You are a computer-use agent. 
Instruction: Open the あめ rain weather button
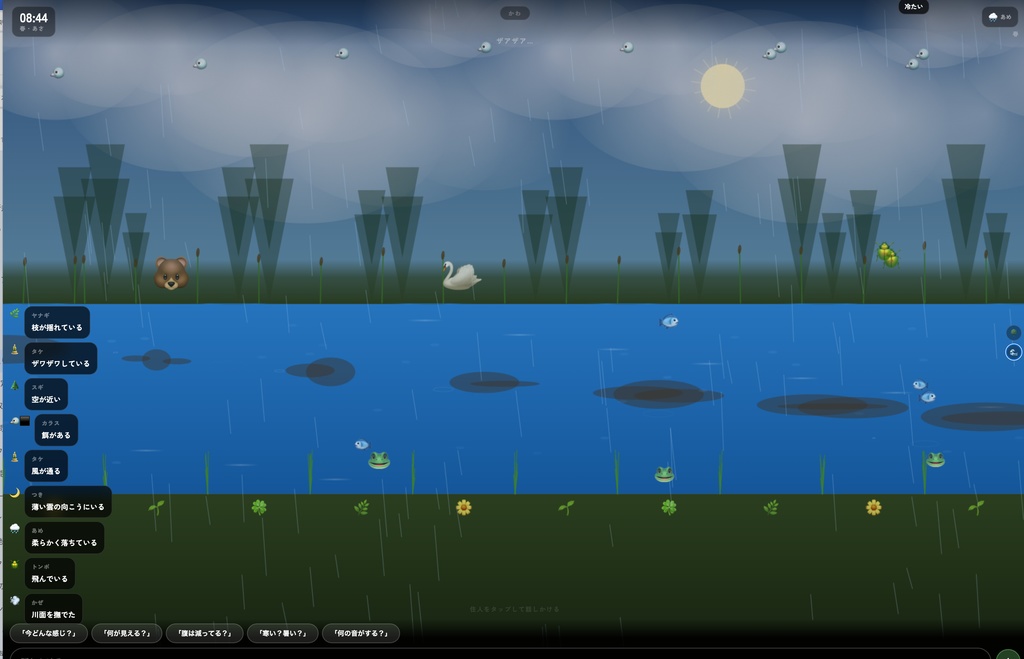coord(999,17)
